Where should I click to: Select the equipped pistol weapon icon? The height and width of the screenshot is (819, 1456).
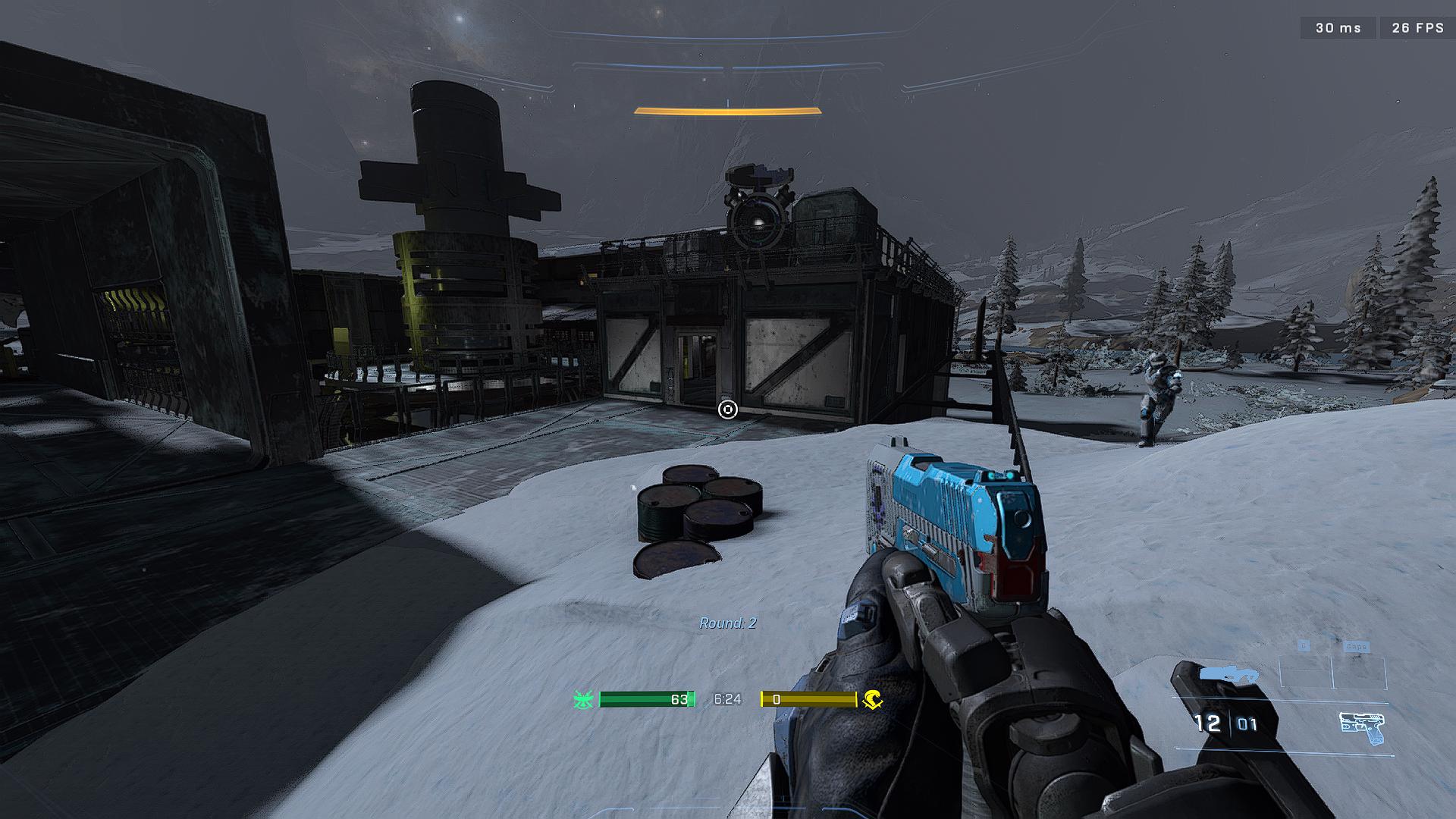coord(1362,728)
